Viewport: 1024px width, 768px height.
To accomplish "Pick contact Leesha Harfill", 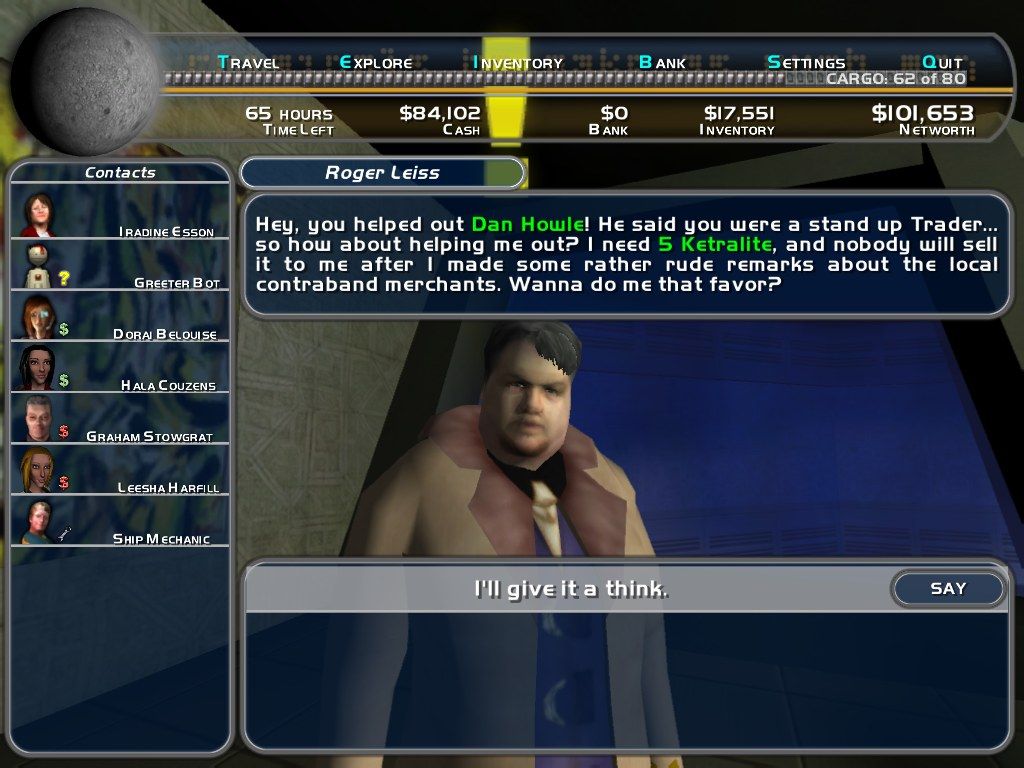I will tap(120, 470).
